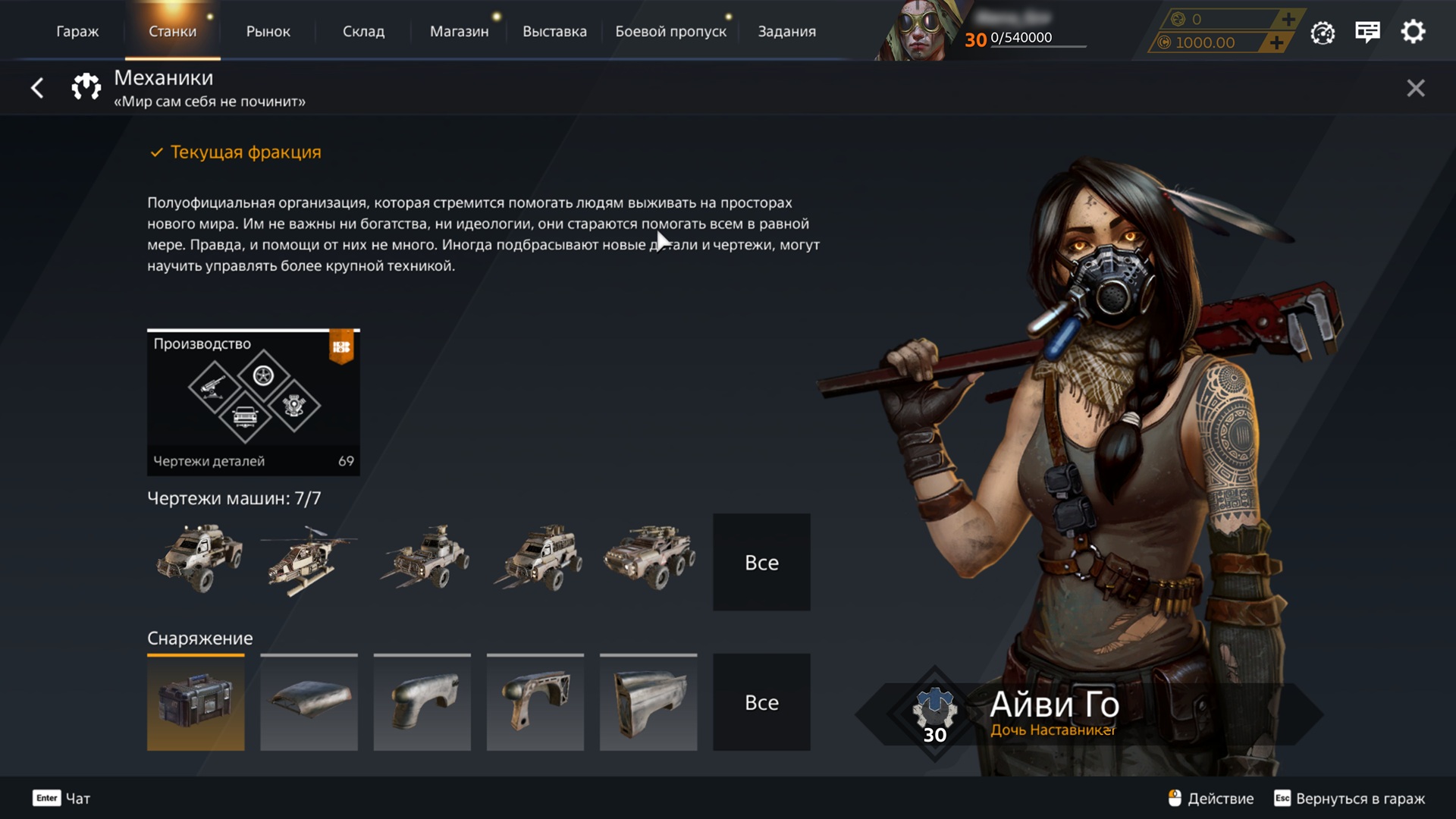Viewport: 1456px width, 819px height.
Task: Open the chat messages icon
Action: coord(1367,32)
